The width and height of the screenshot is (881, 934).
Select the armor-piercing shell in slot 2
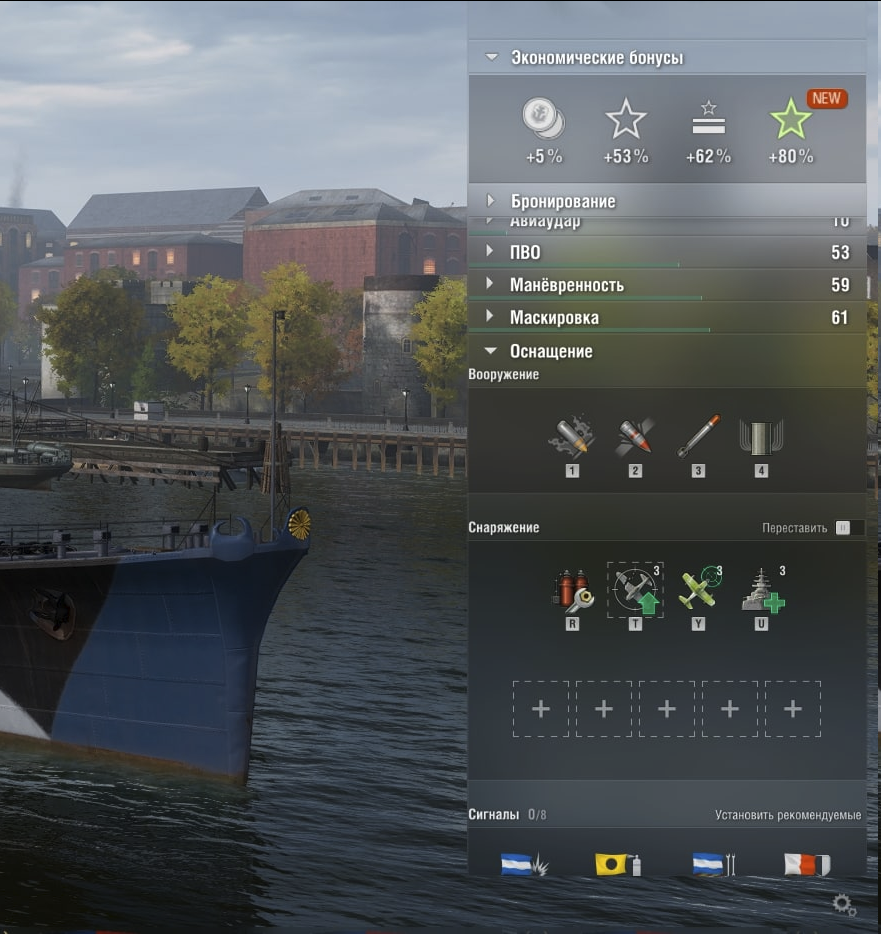coord(635,438)
